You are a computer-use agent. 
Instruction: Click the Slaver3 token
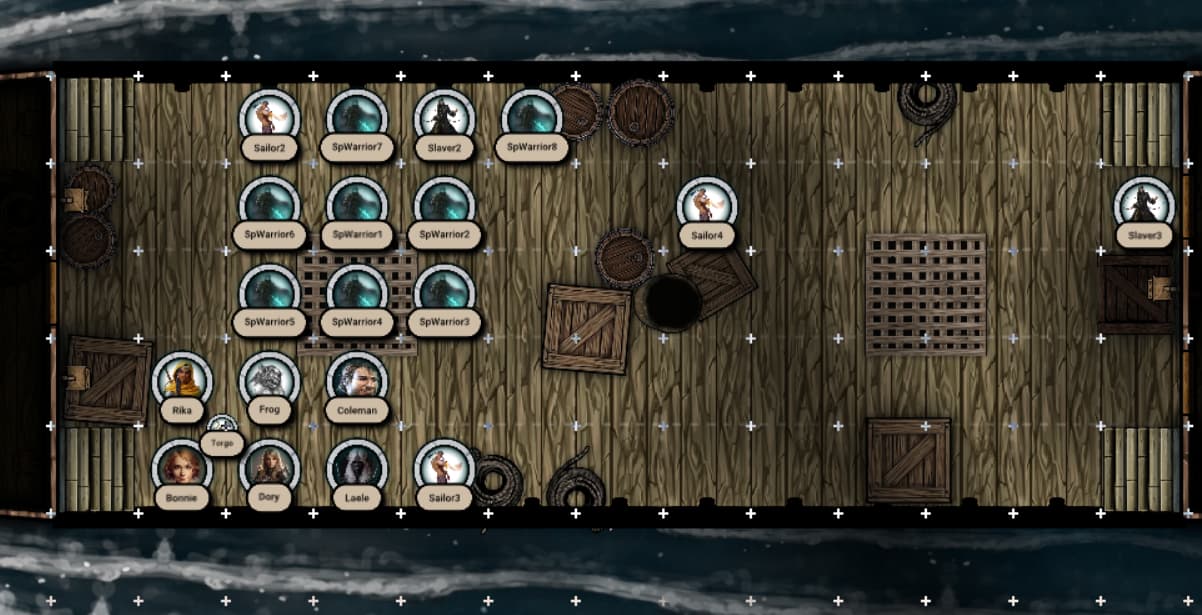point(1144,205)
